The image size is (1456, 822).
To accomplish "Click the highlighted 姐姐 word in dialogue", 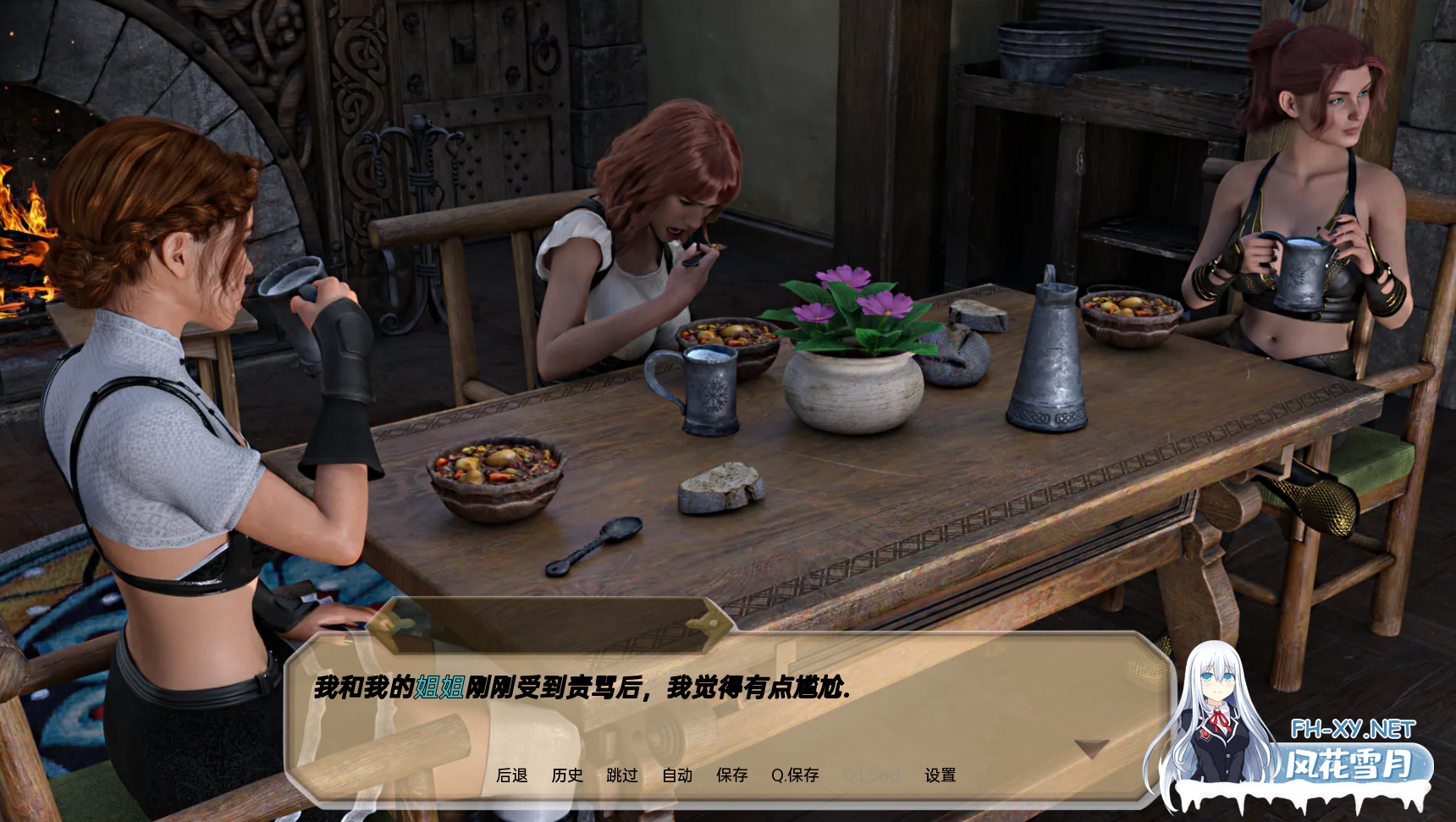I will click(x=439, y=687).
